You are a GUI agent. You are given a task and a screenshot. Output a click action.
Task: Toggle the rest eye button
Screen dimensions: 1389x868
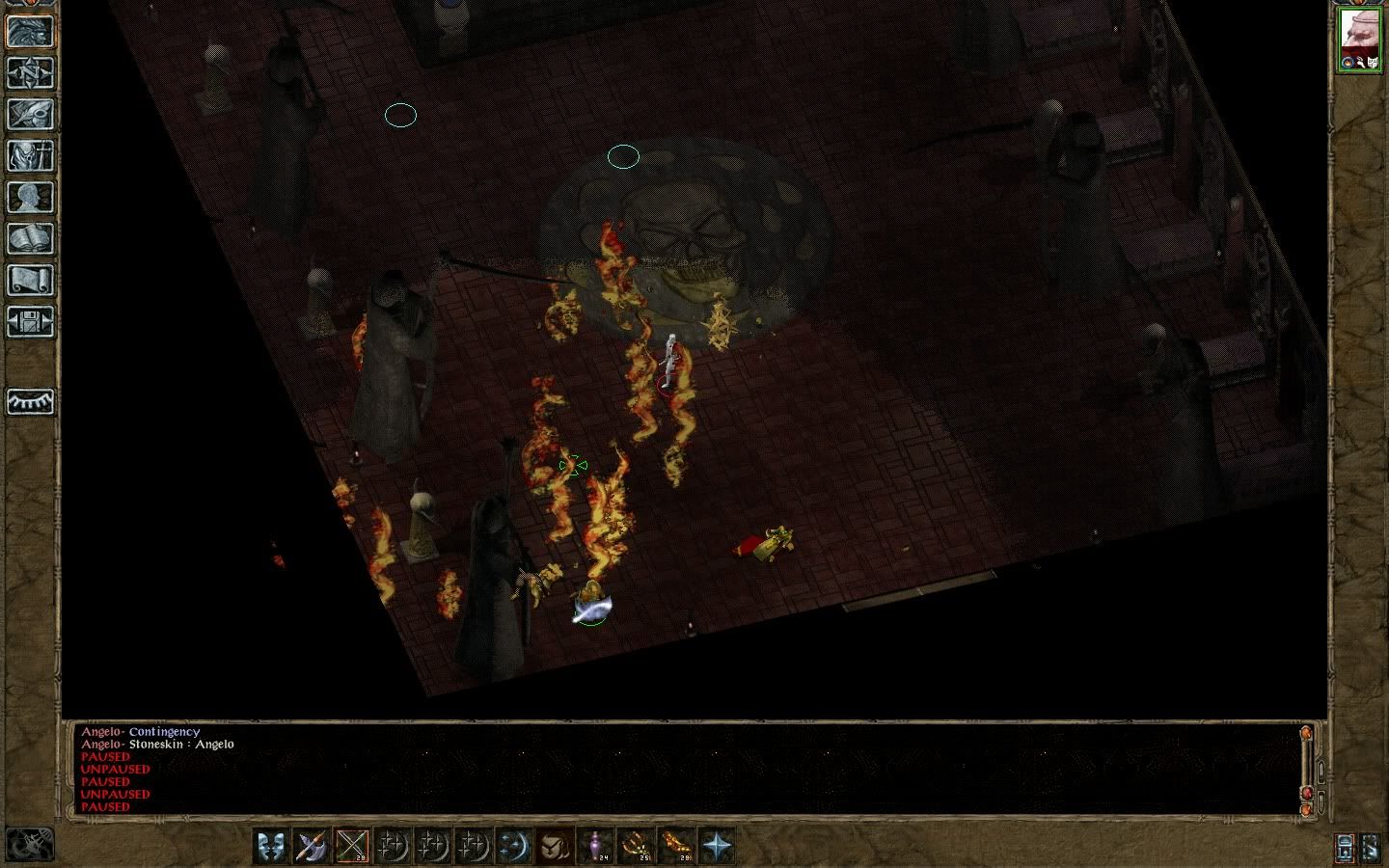click(x=30, y=401)
